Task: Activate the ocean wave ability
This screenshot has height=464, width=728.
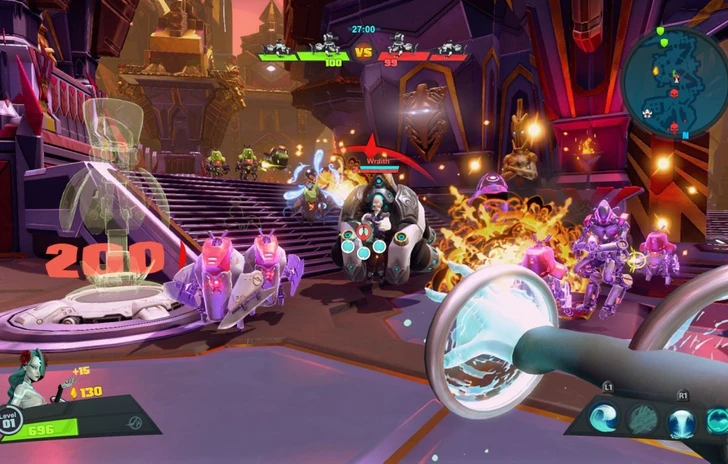Action: coord(605,419)
